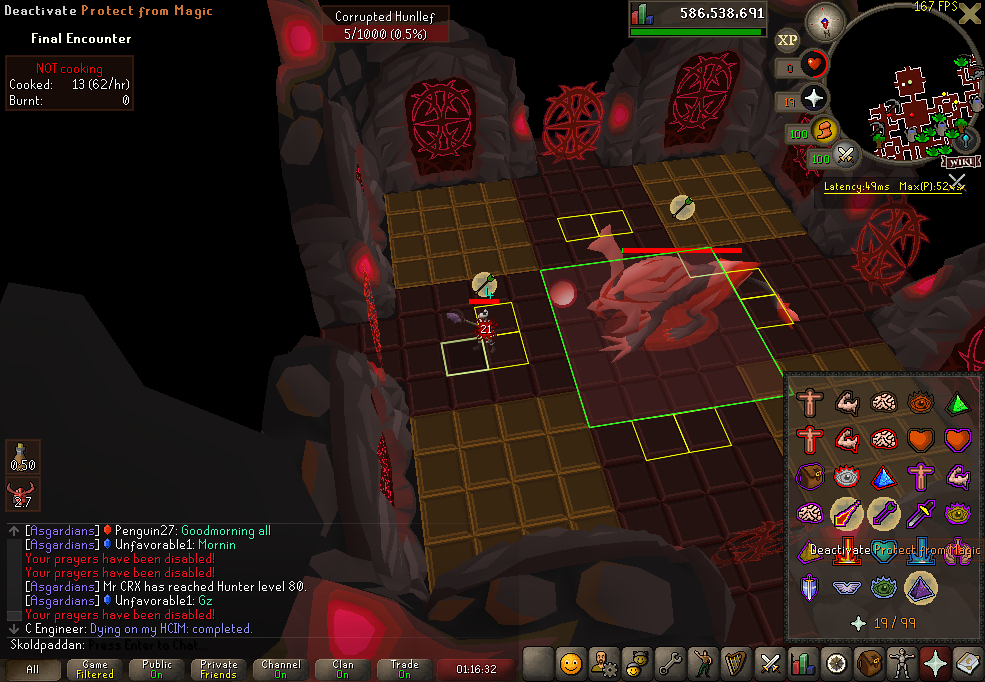
Task: Switch to the Worn Equipment tab
Action: tap(902, 662)
